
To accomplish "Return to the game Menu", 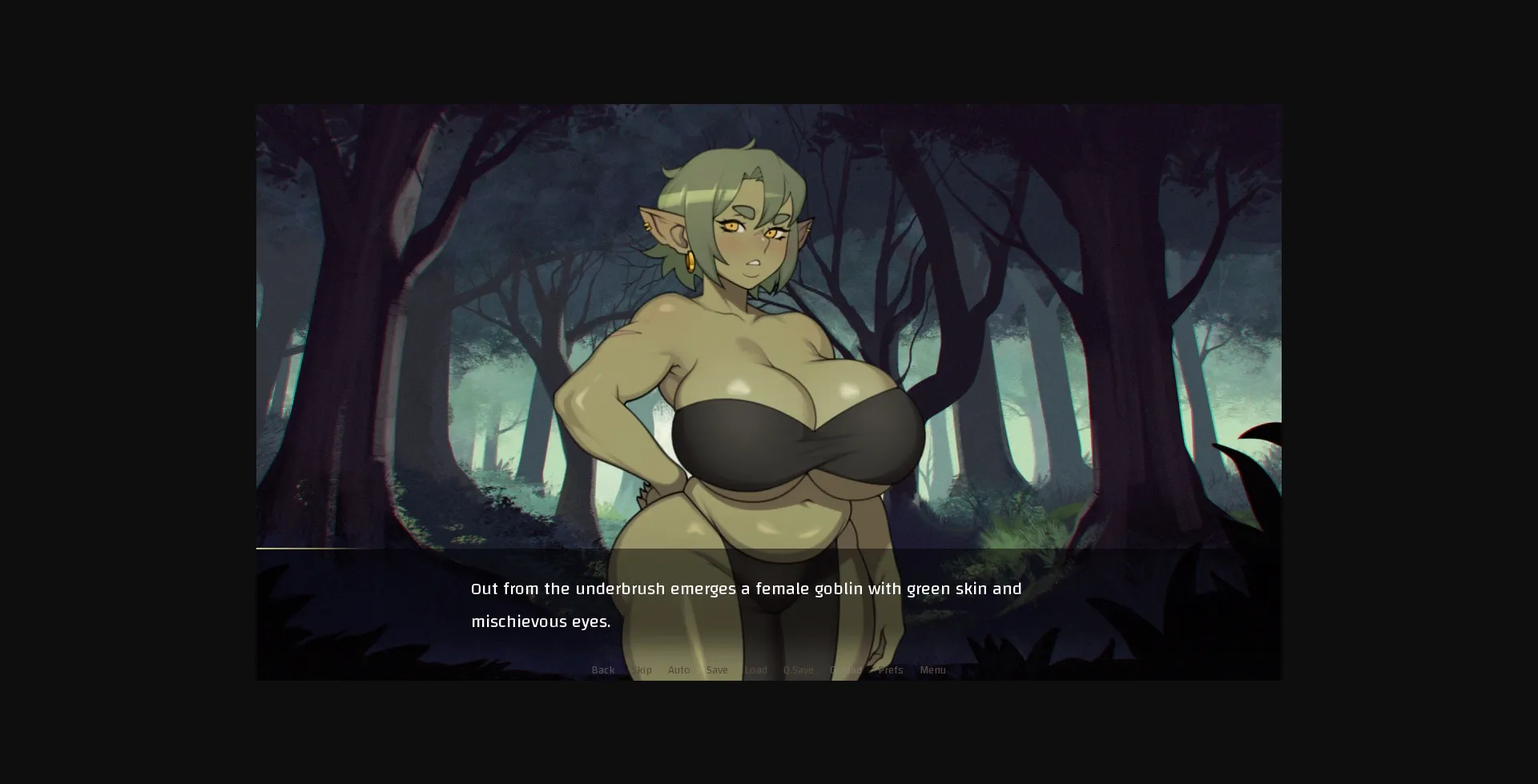I will 933,669.
